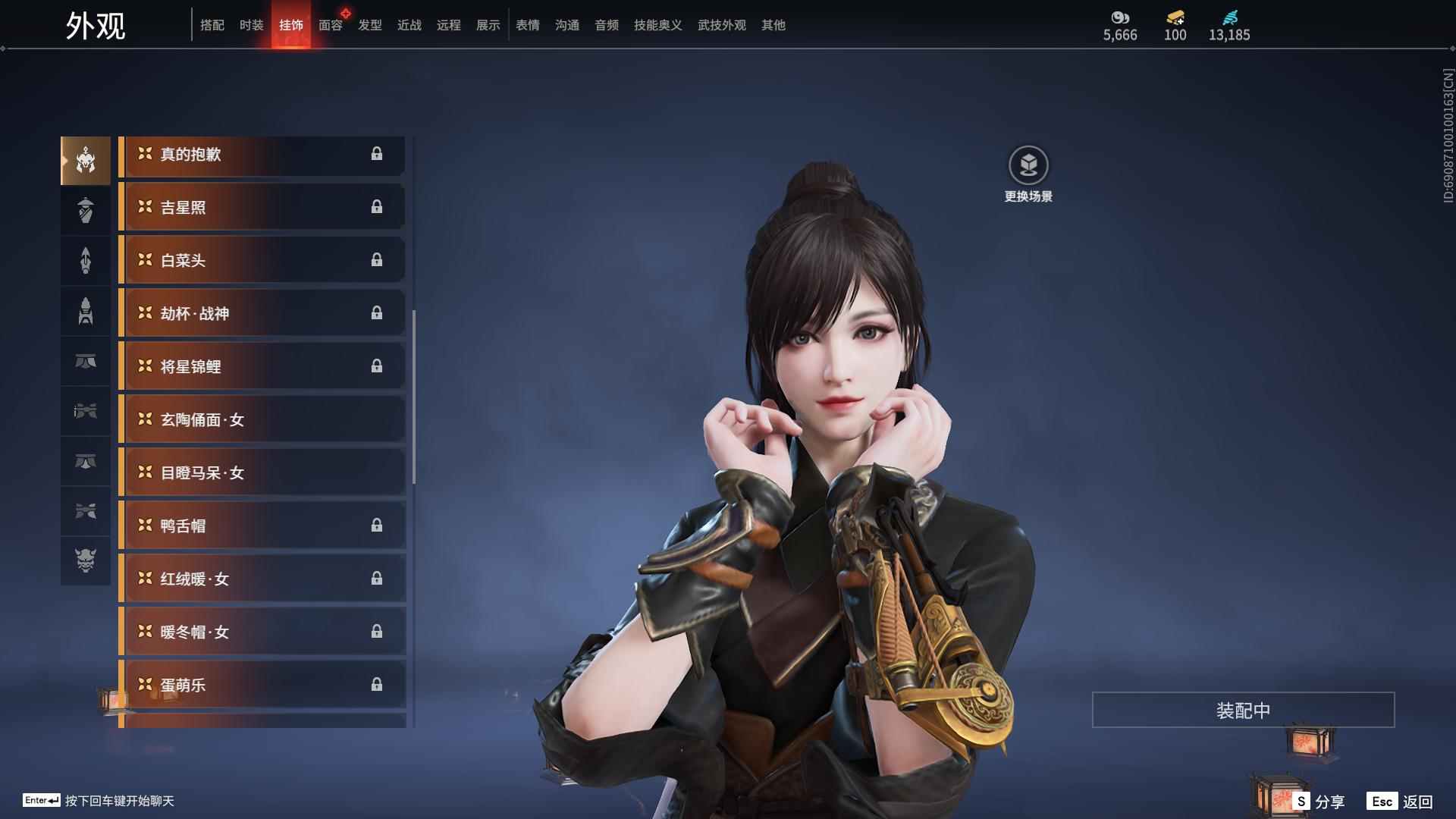Choose the 鸭舌帽 cap entry
Viewport: 1456px width, 819px height.
click(x=262, y=526)
